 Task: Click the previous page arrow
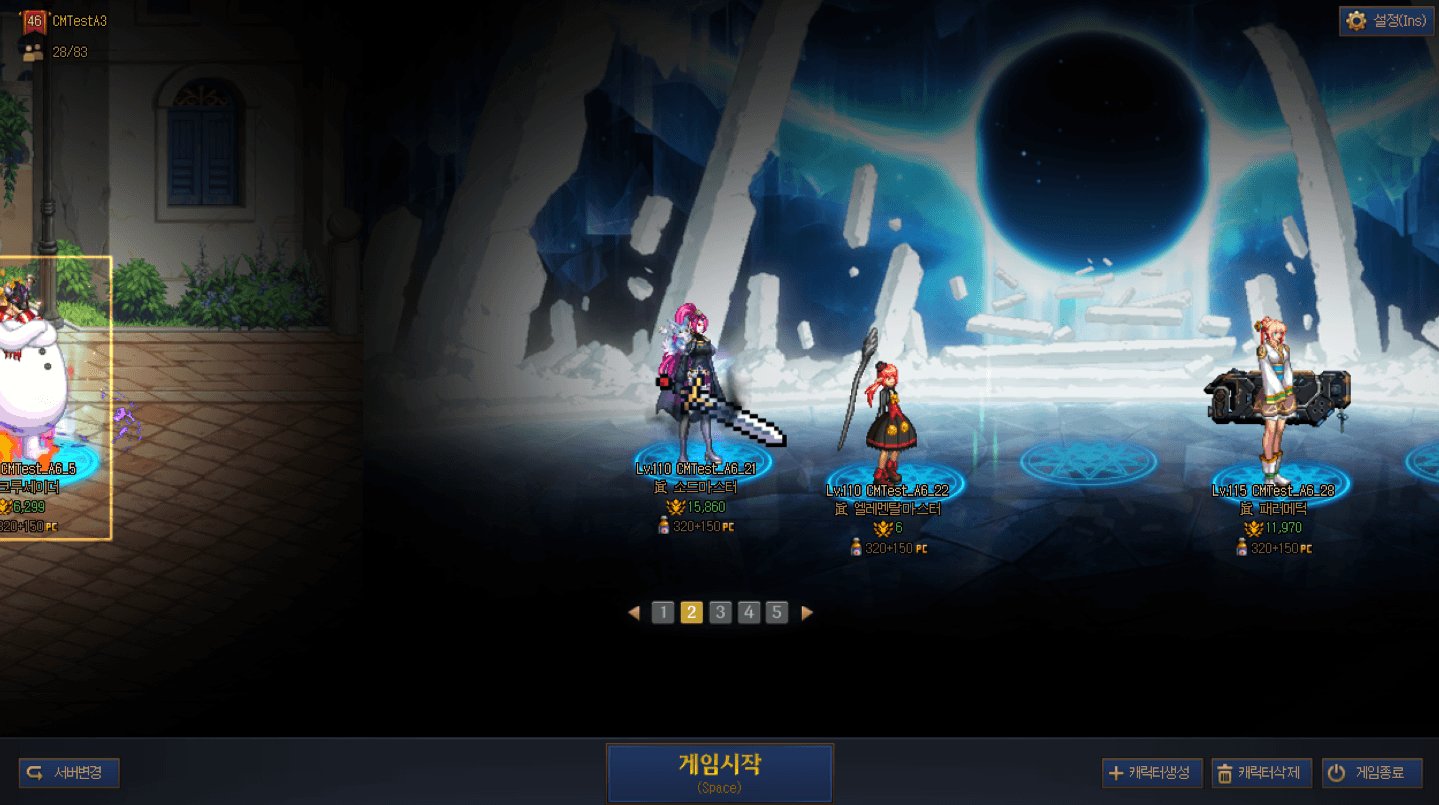(633, 612)
